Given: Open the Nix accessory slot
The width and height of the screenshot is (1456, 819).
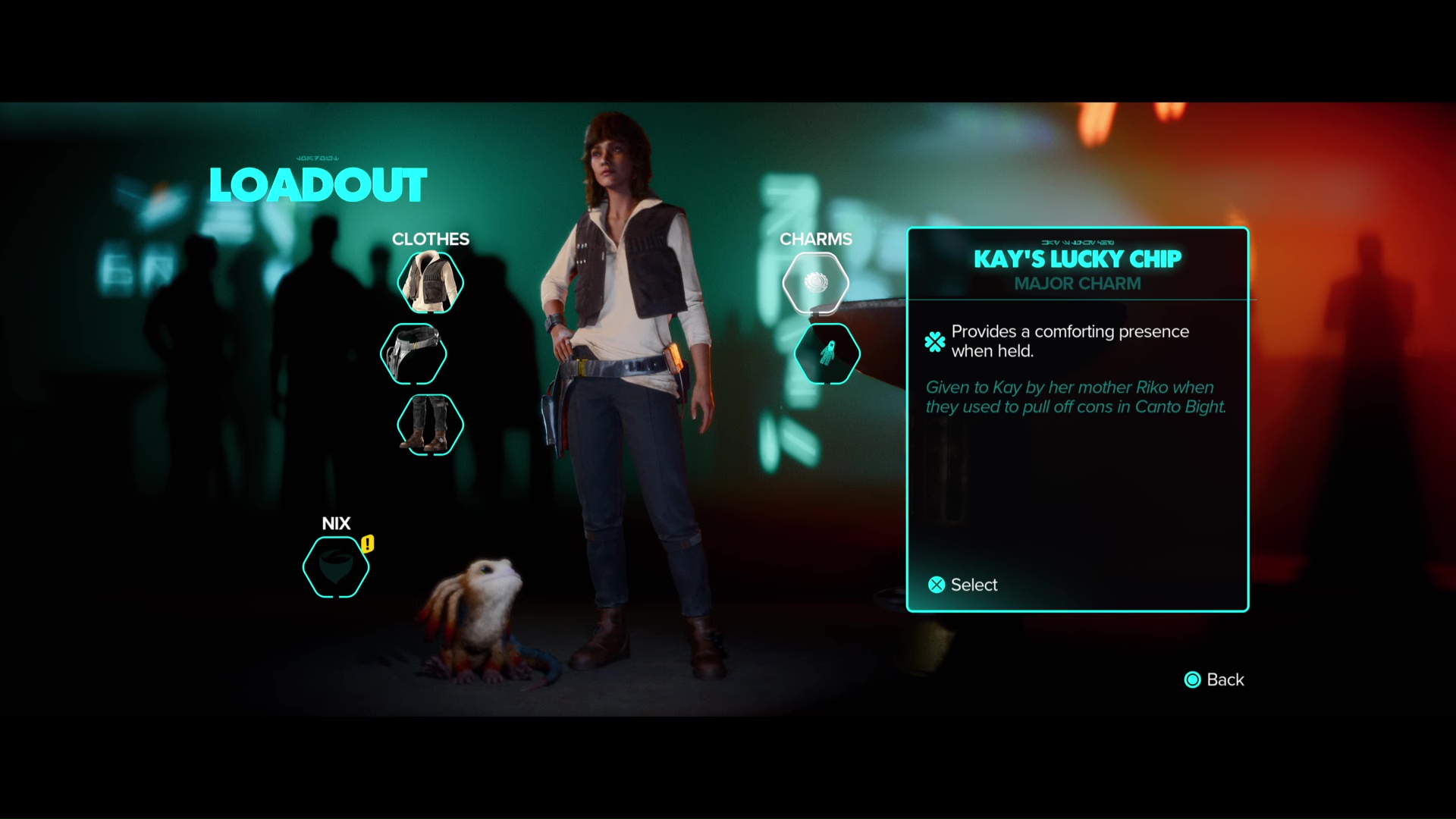Looking at the screenshot, I should point(336,566).
